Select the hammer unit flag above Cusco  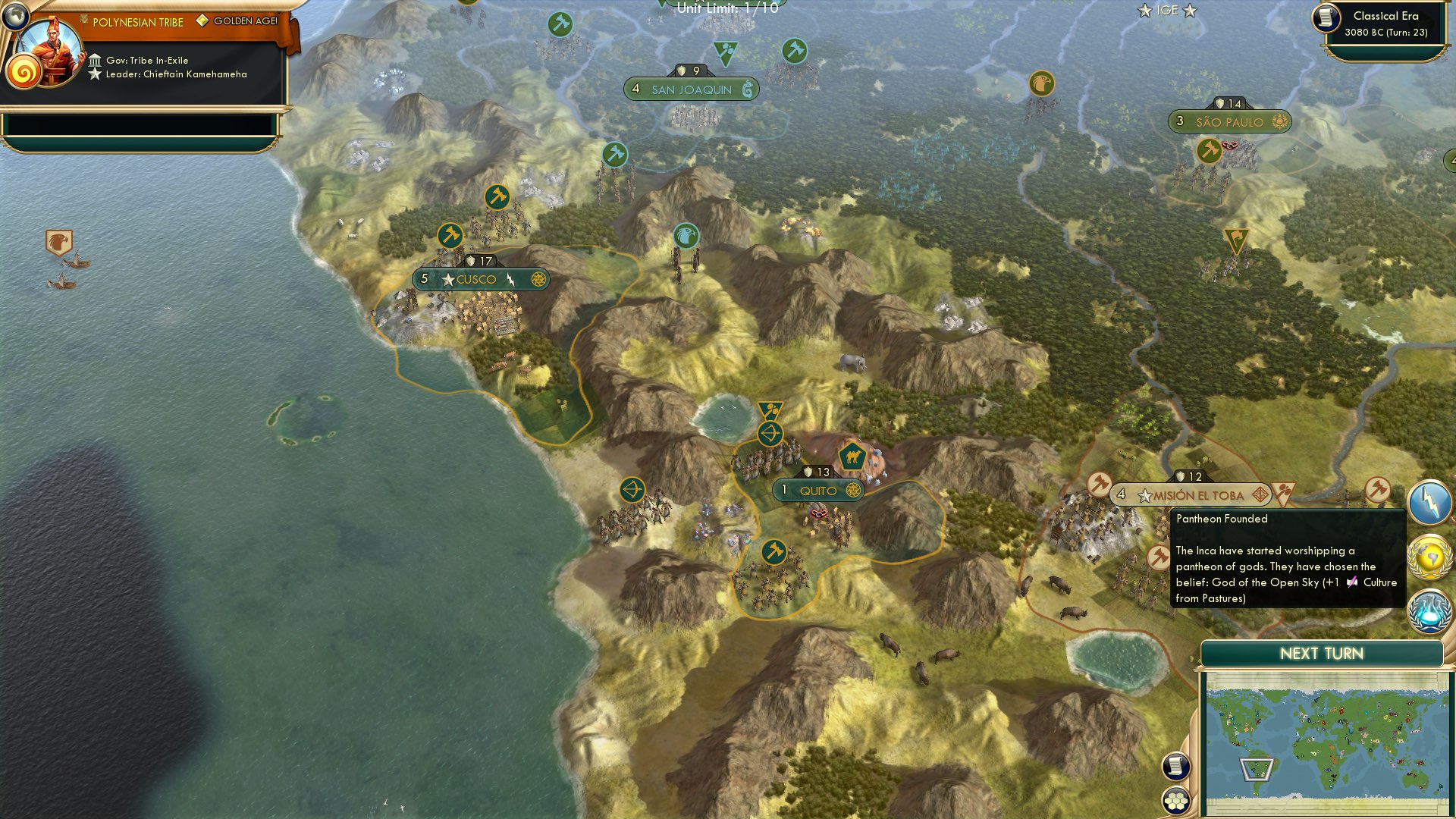[x=449, y=235]
